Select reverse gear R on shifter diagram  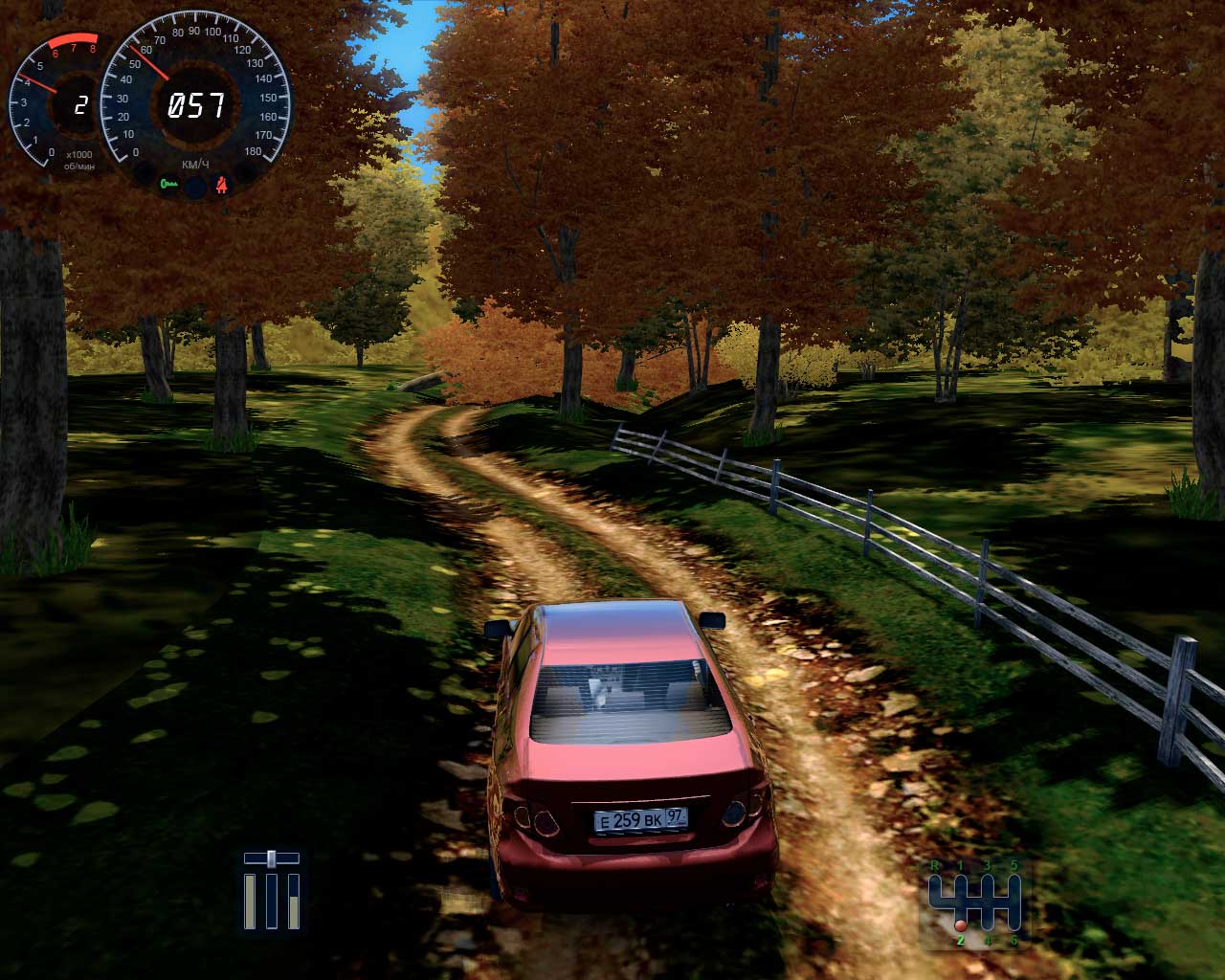[933, 866]
